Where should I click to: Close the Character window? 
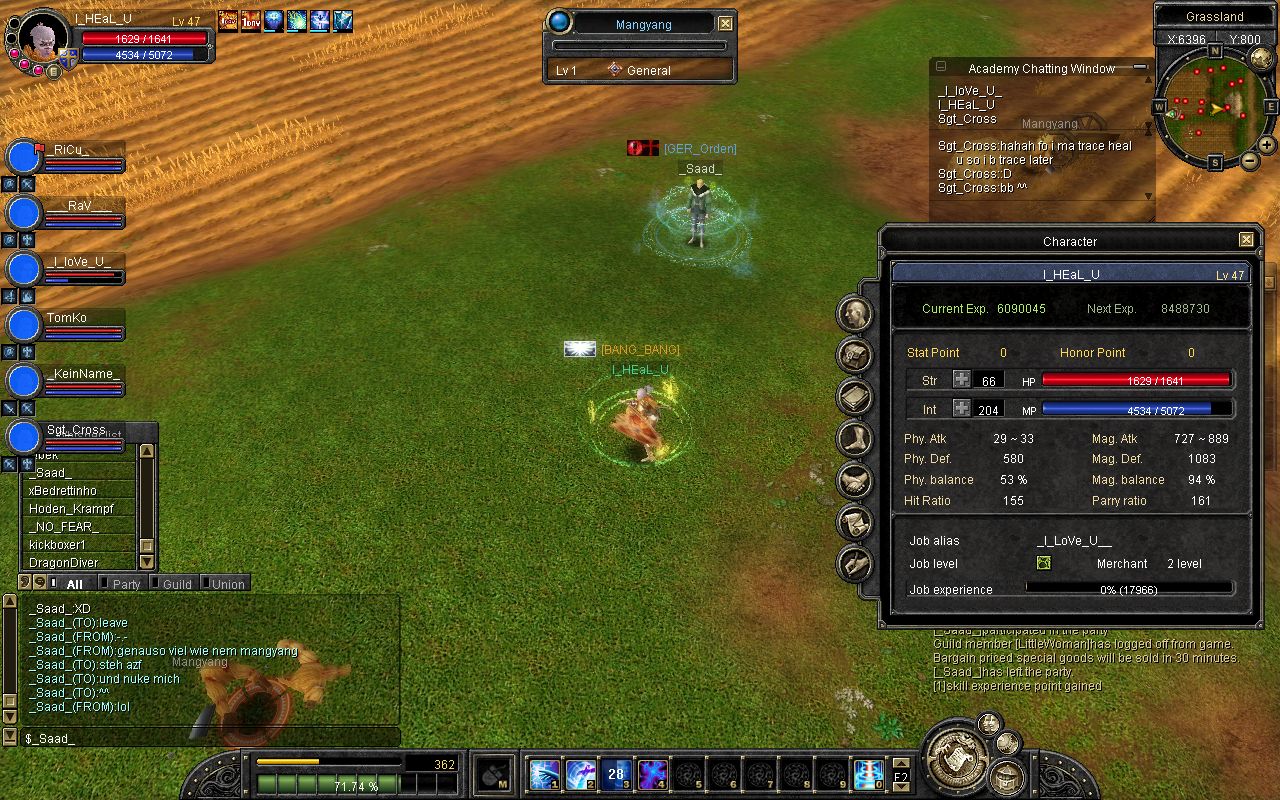click(1246, 240)
